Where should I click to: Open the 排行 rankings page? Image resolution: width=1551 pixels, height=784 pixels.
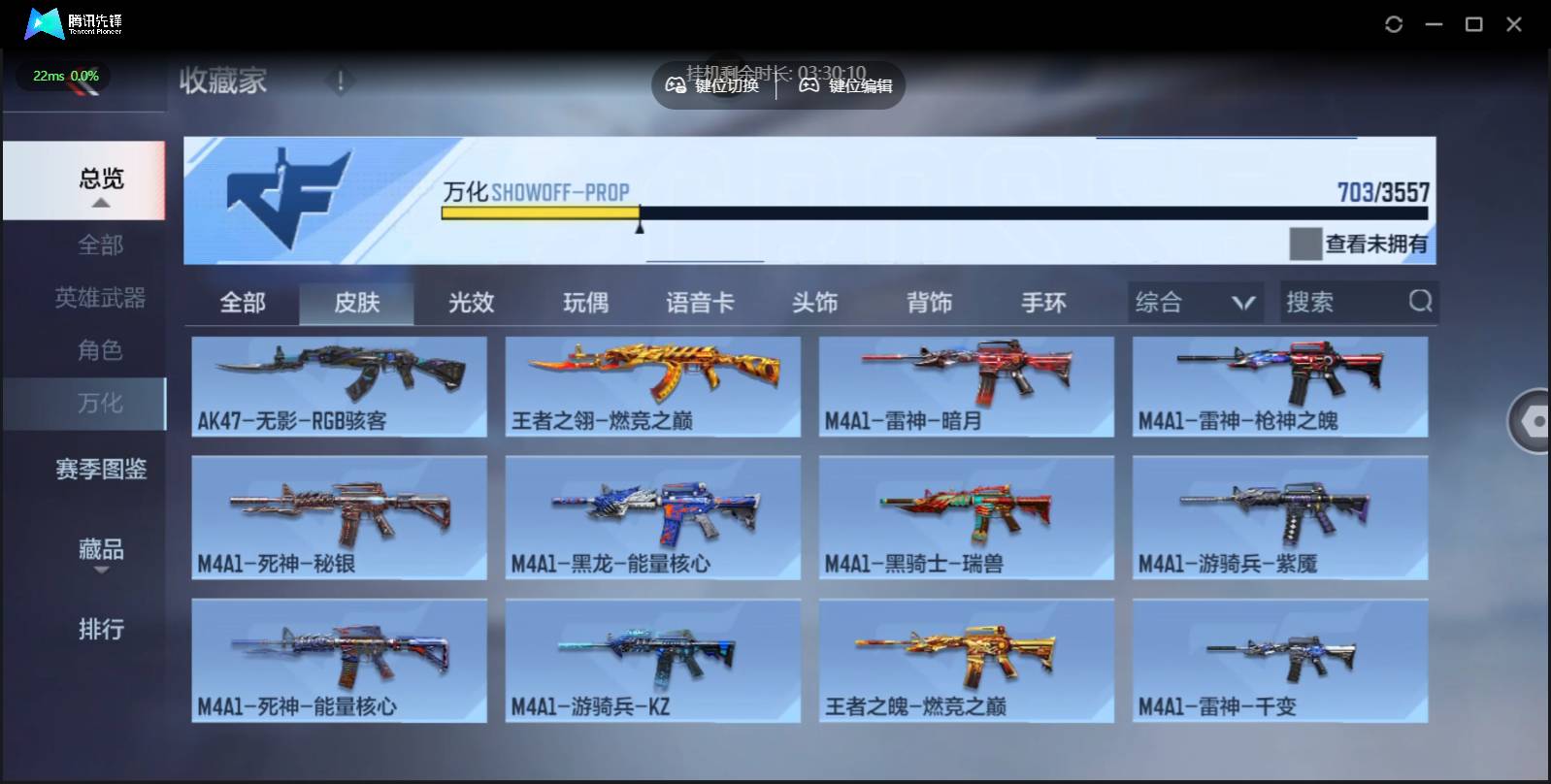(x=100, y=630)
